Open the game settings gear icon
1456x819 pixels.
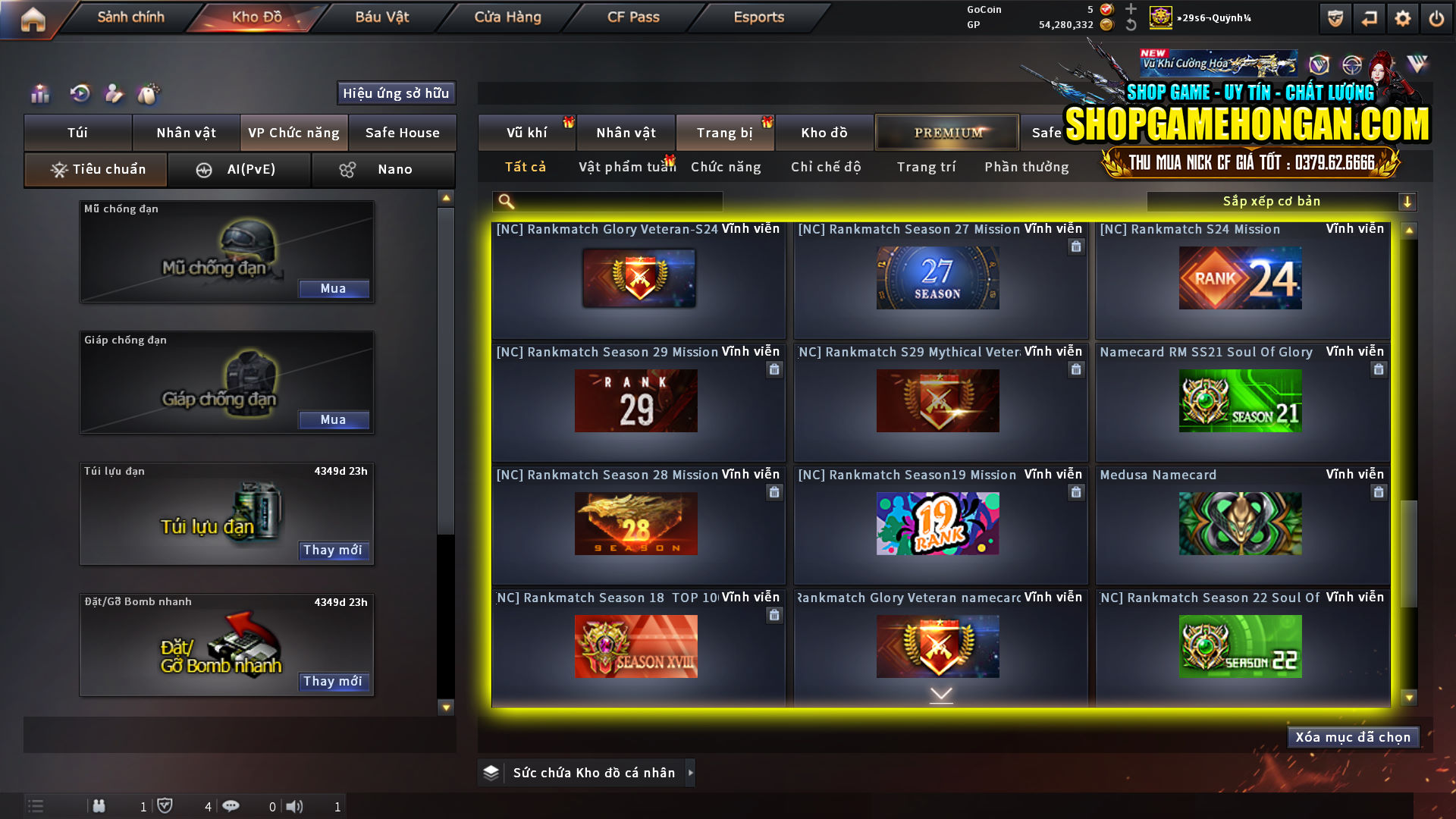point(1404,17)
